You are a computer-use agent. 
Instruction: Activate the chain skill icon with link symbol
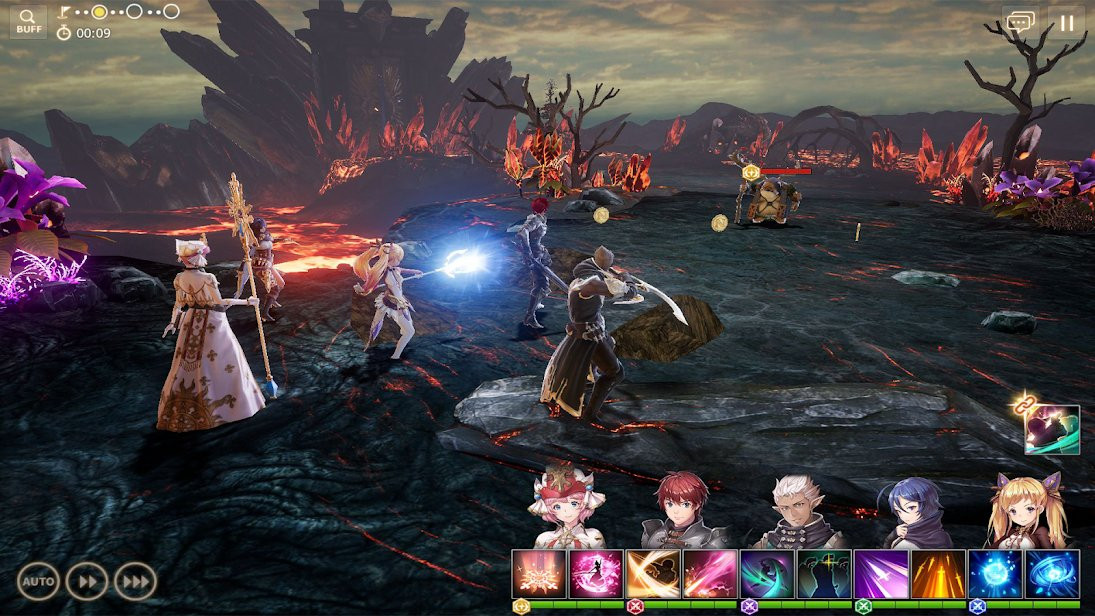pos(1052,429)
